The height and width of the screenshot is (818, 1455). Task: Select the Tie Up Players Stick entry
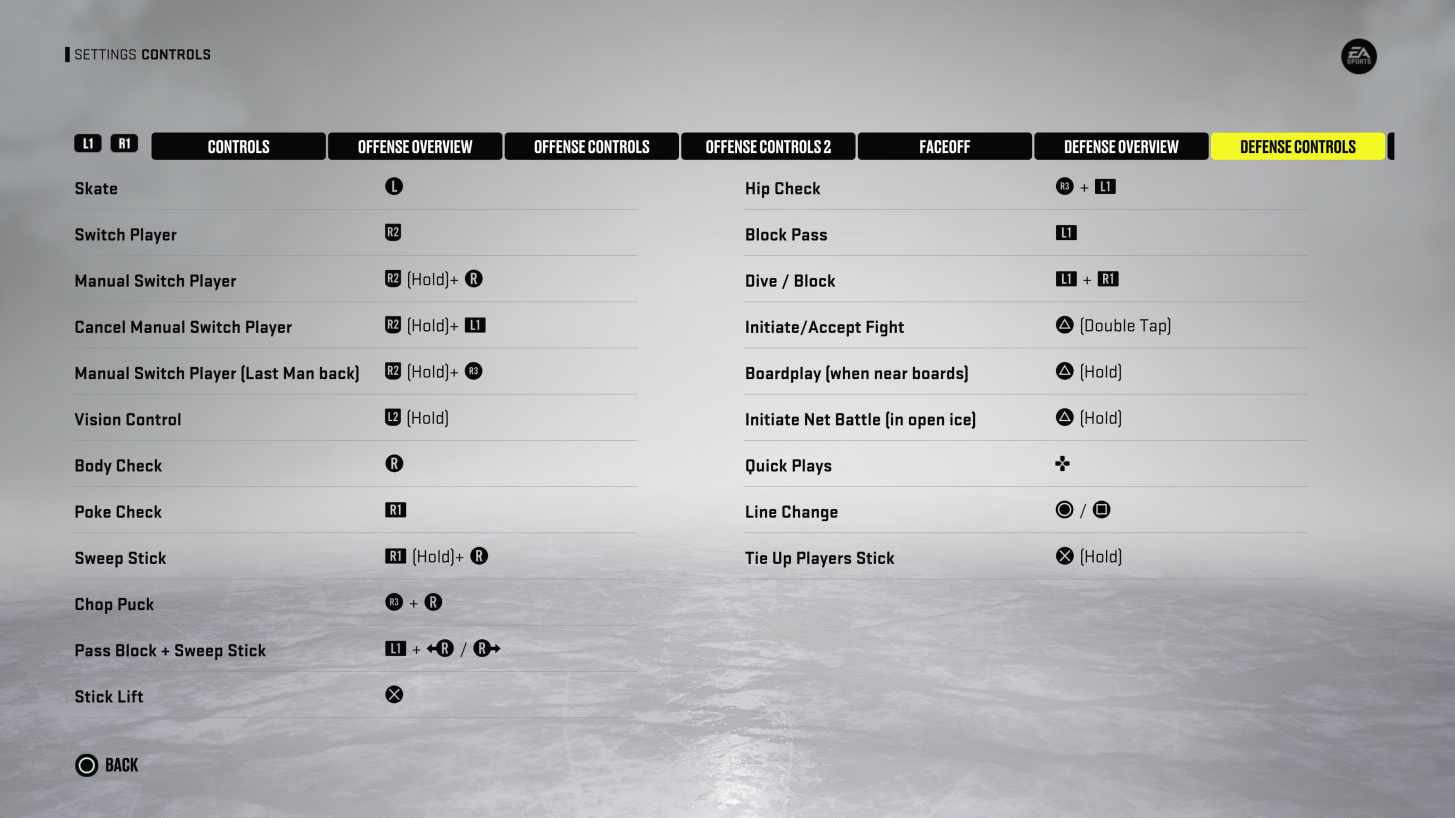819,557
